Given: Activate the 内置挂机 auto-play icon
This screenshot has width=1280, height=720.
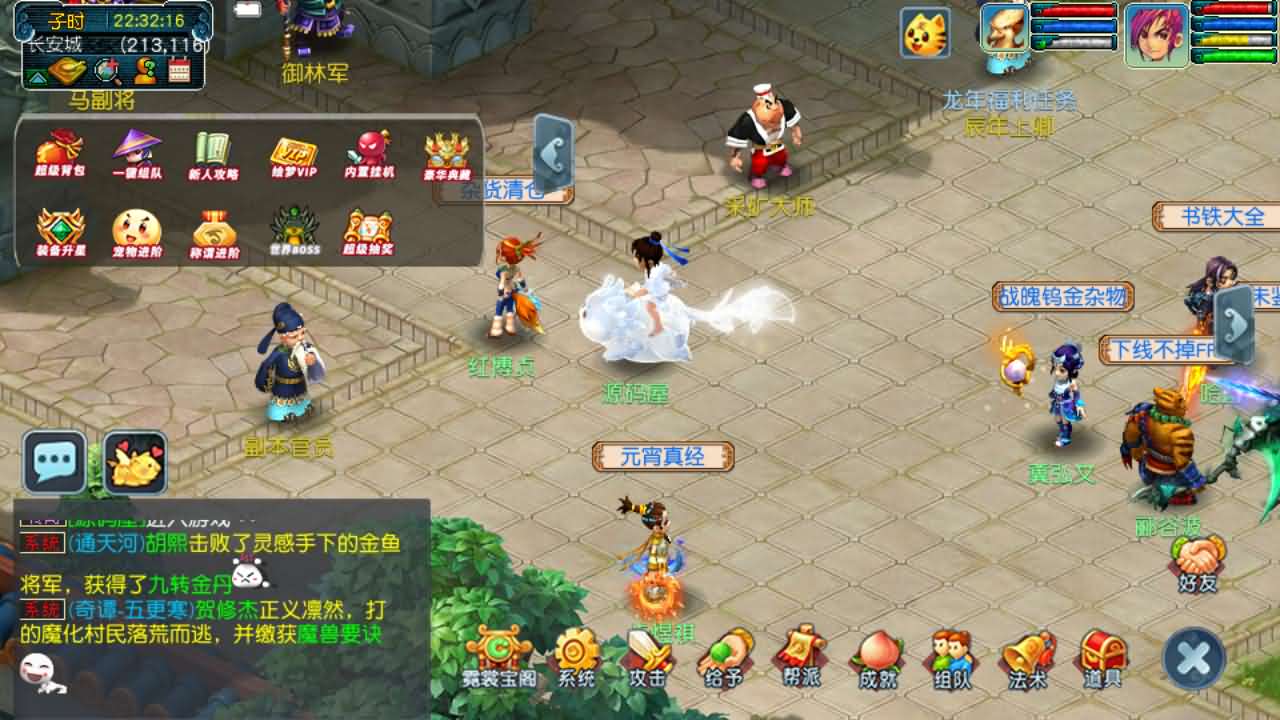Looking at the screenshot, I should 369,154.
